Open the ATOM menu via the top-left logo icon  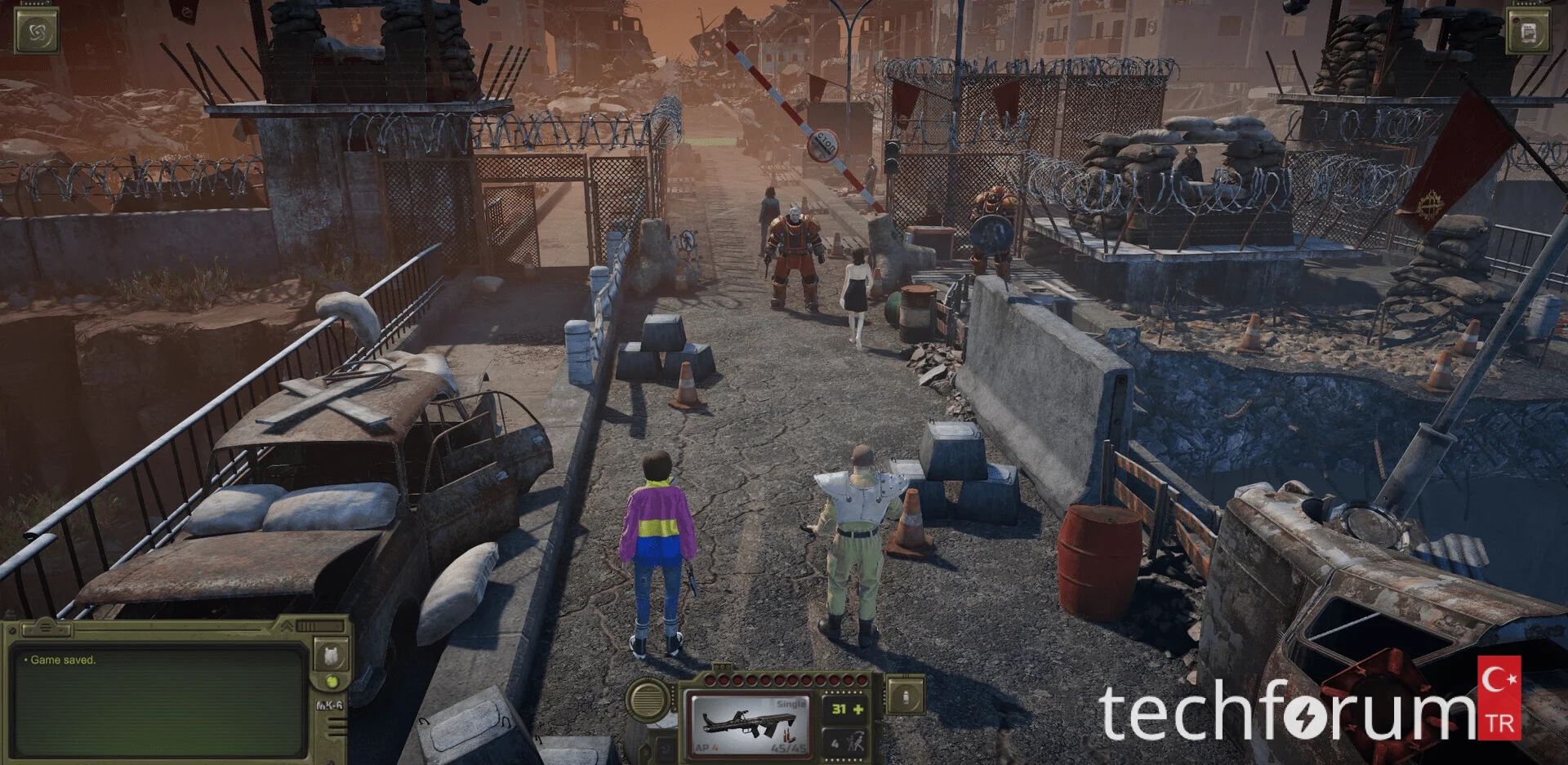(37, 30)
